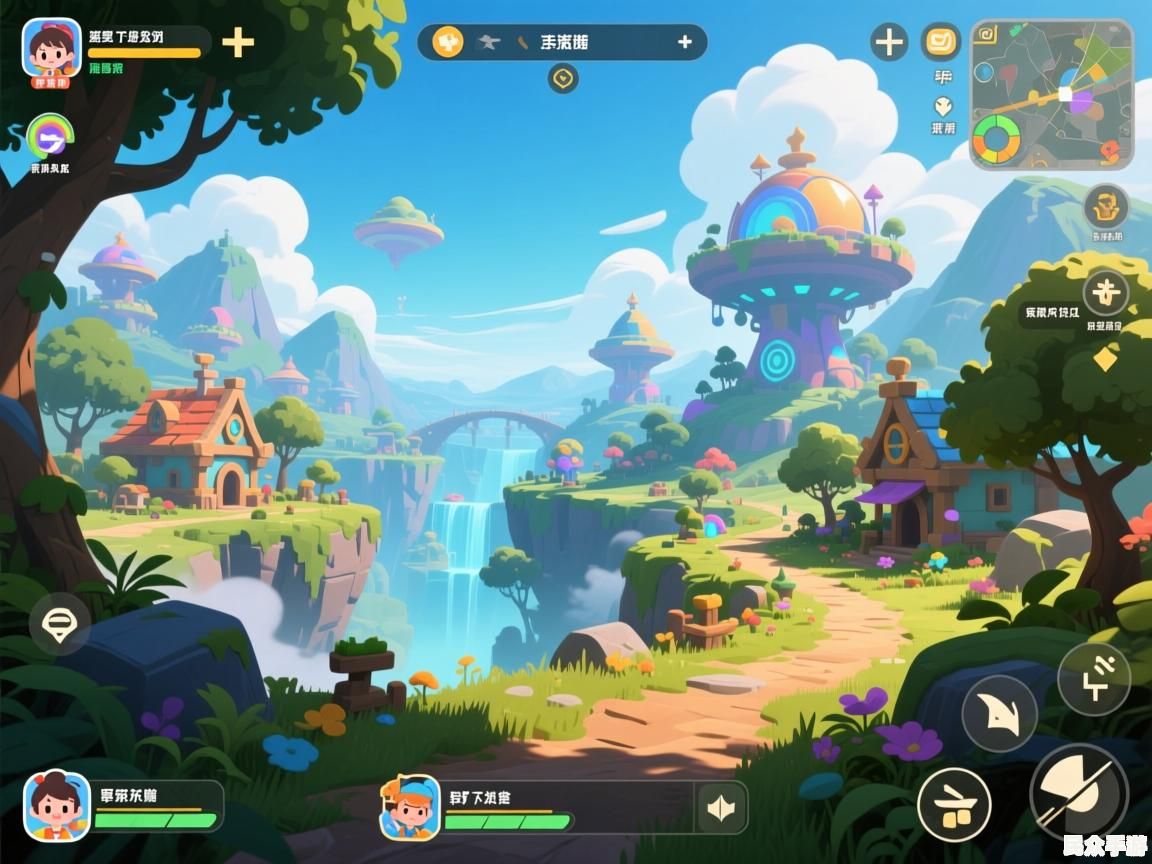This screenshot has width=1152, height=864.
Task: Select the orange-hat boy party portrait
Action: tap(410, 808)
